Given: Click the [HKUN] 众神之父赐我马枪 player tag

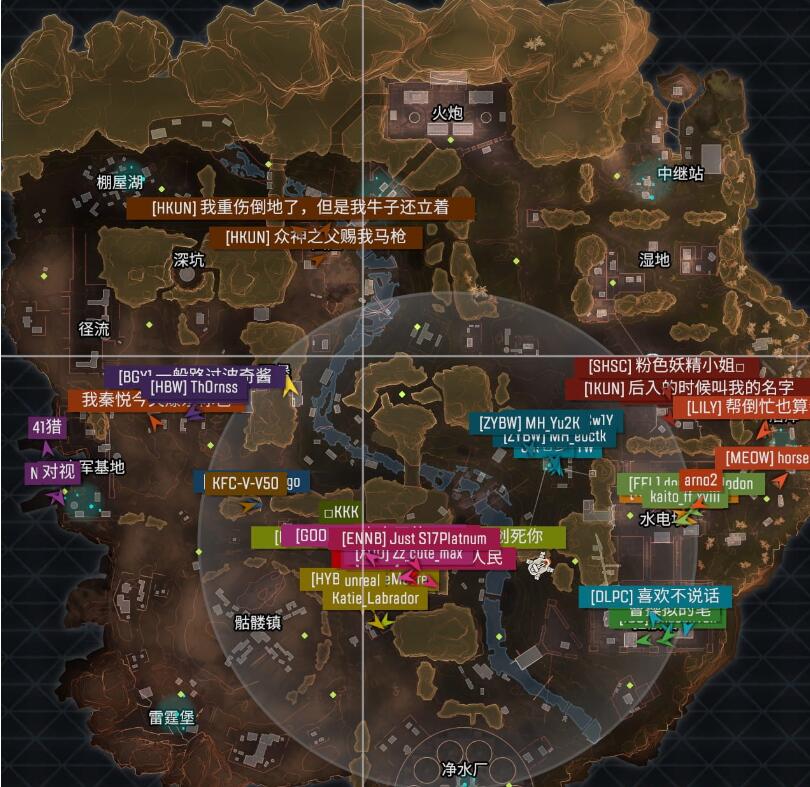Looking at the screenshot, I should 315,237.
